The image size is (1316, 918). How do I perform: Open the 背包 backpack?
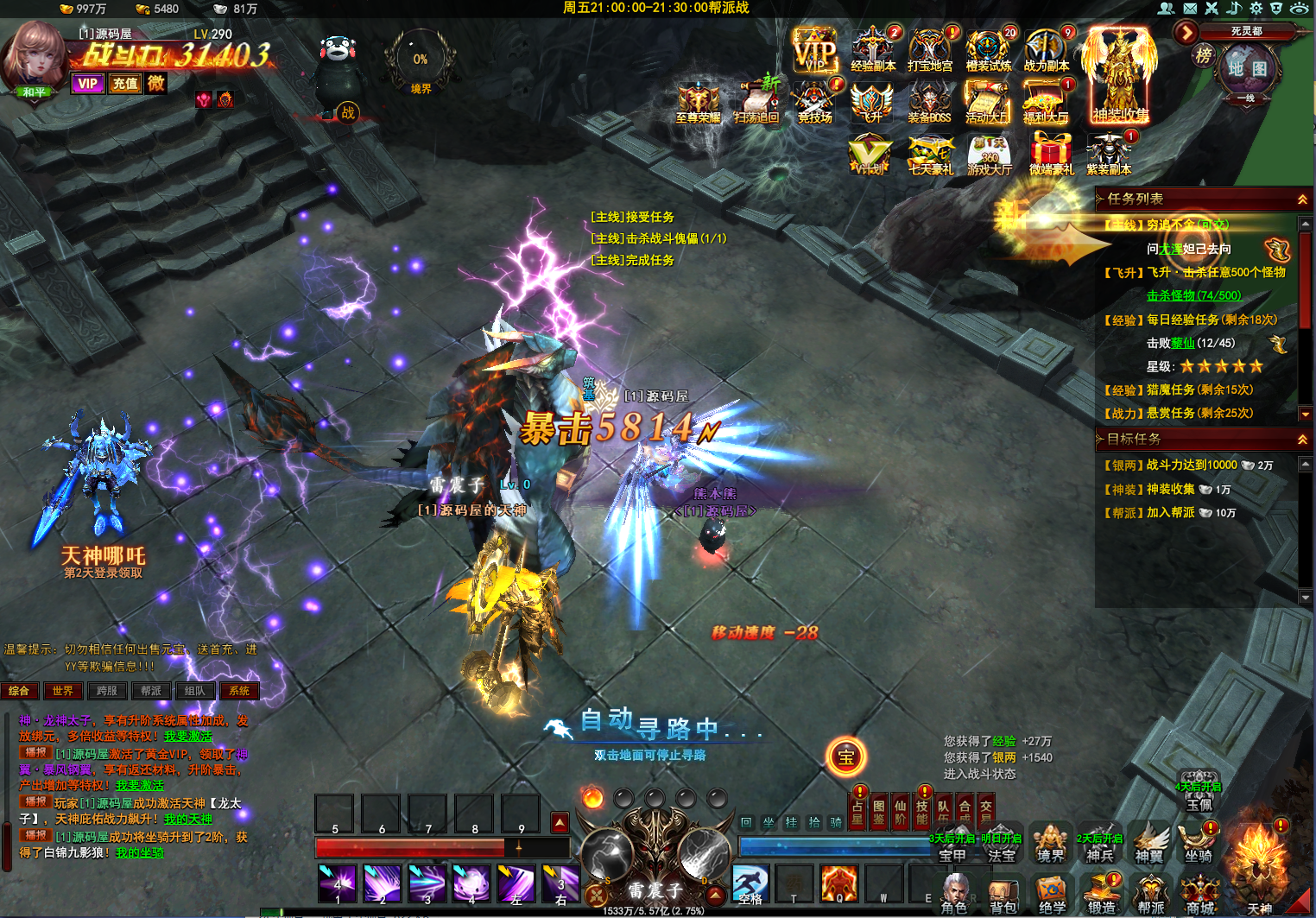(1003, 895)
